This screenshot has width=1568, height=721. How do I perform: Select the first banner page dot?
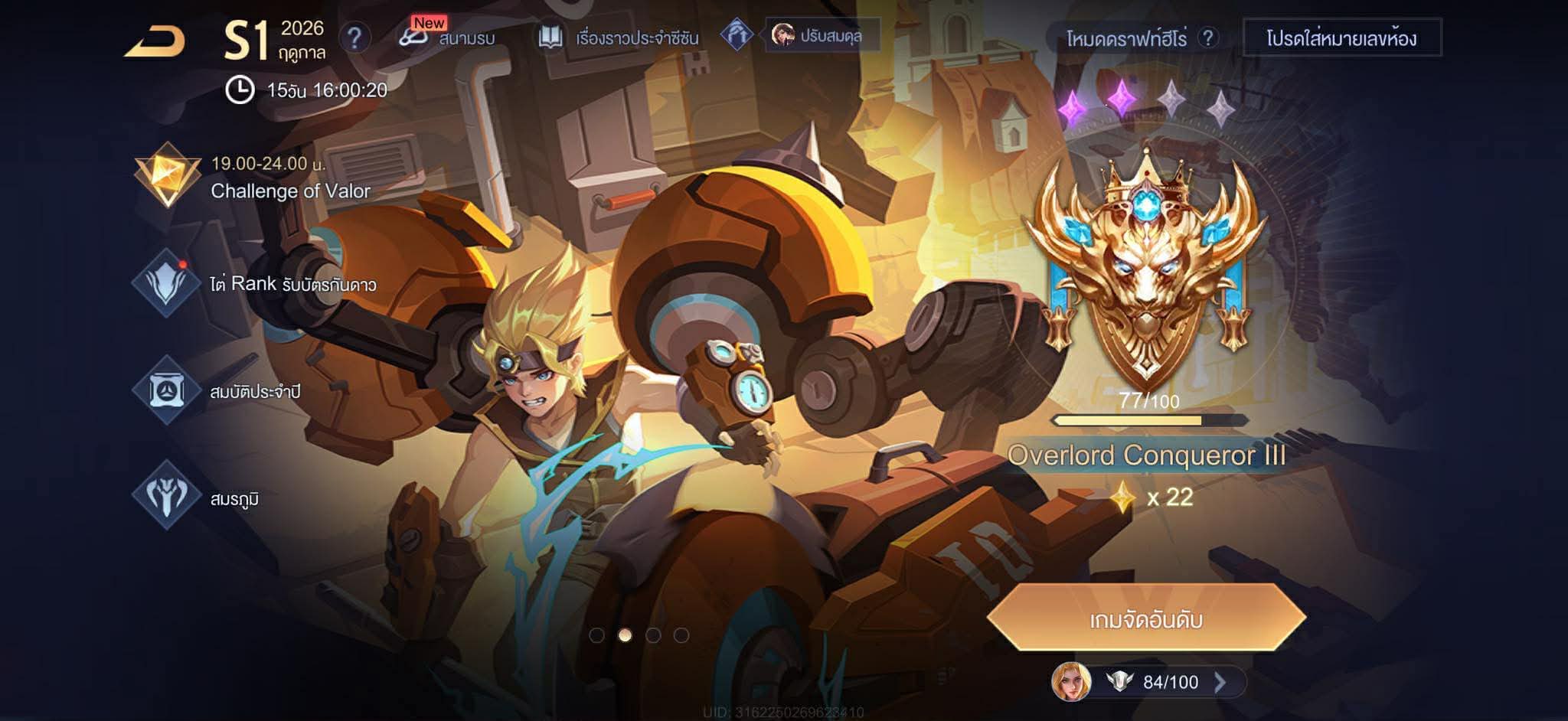coord(597,635)
